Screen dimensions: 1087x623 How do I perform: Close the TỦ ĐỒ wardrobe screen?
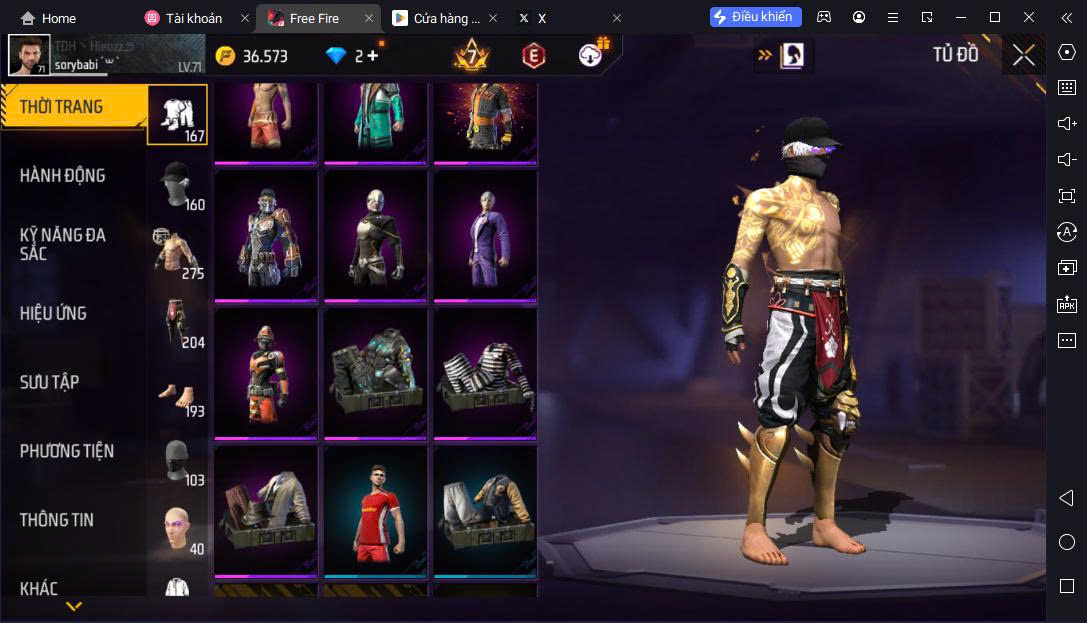pos(1023,55)
